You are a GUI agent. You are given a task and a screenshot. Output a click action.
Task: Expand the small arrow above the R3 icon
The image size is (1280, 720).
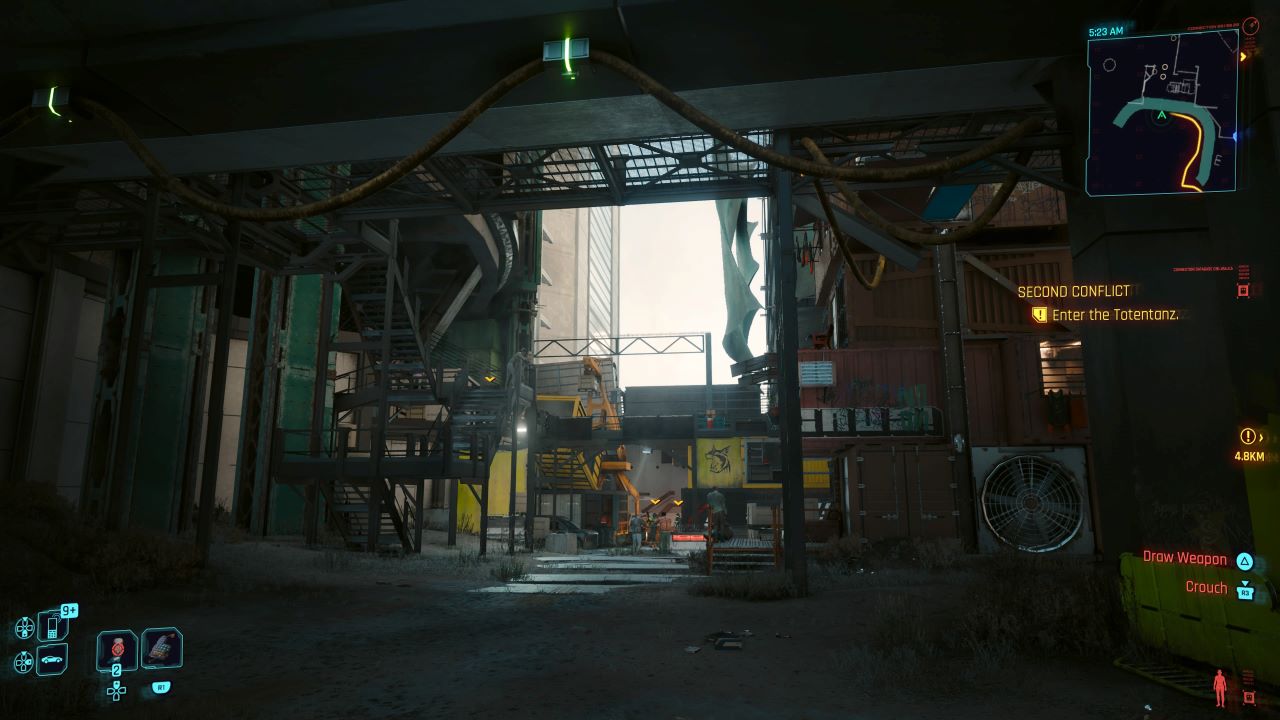click(x=1245, y=582)
